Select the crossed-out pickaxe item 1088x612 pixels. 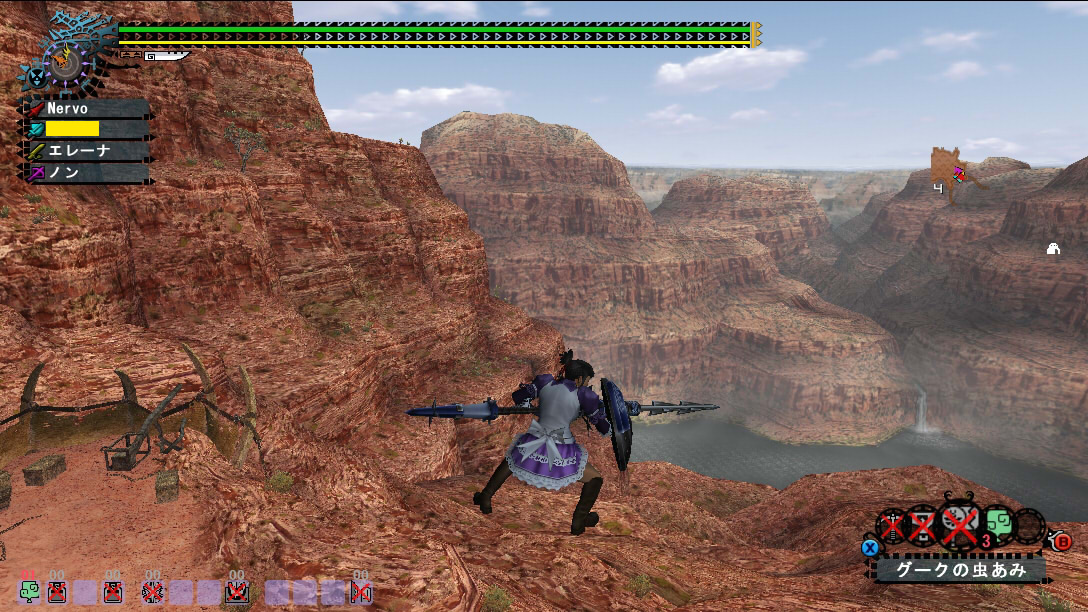click(x=923, y=526)
